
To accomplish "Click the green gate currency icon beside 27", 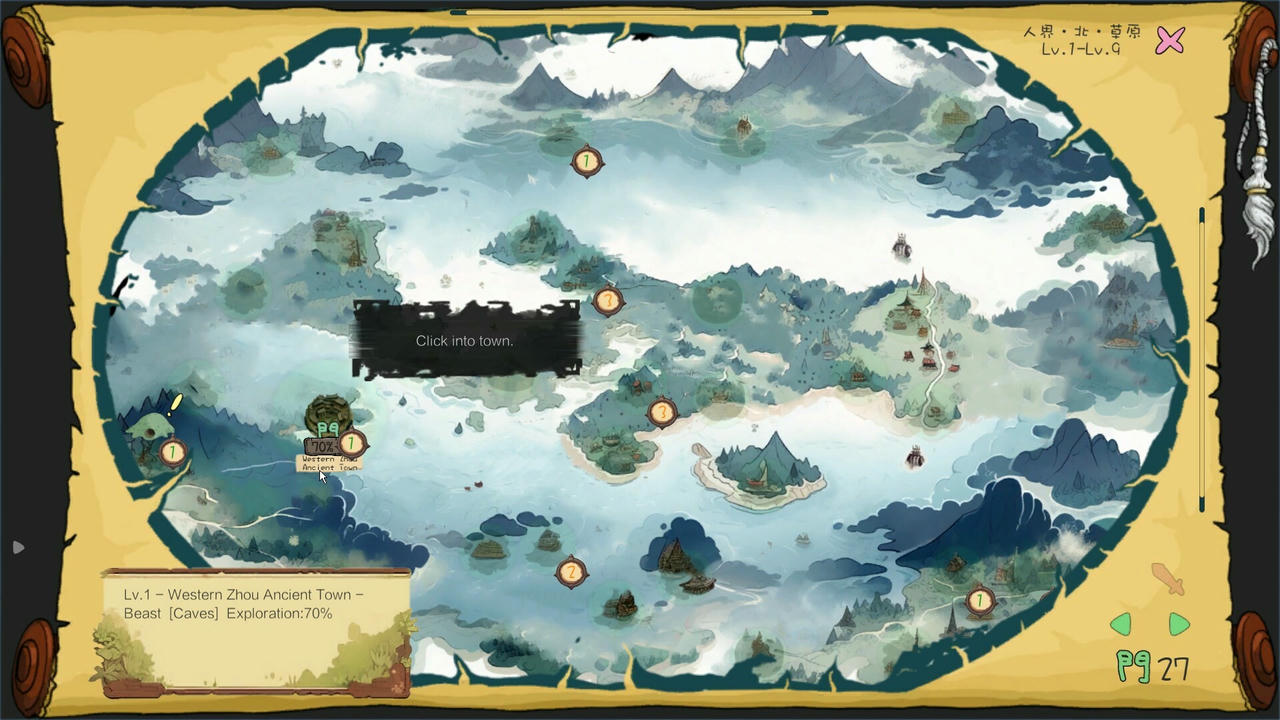I will (x=1132, y=665).
